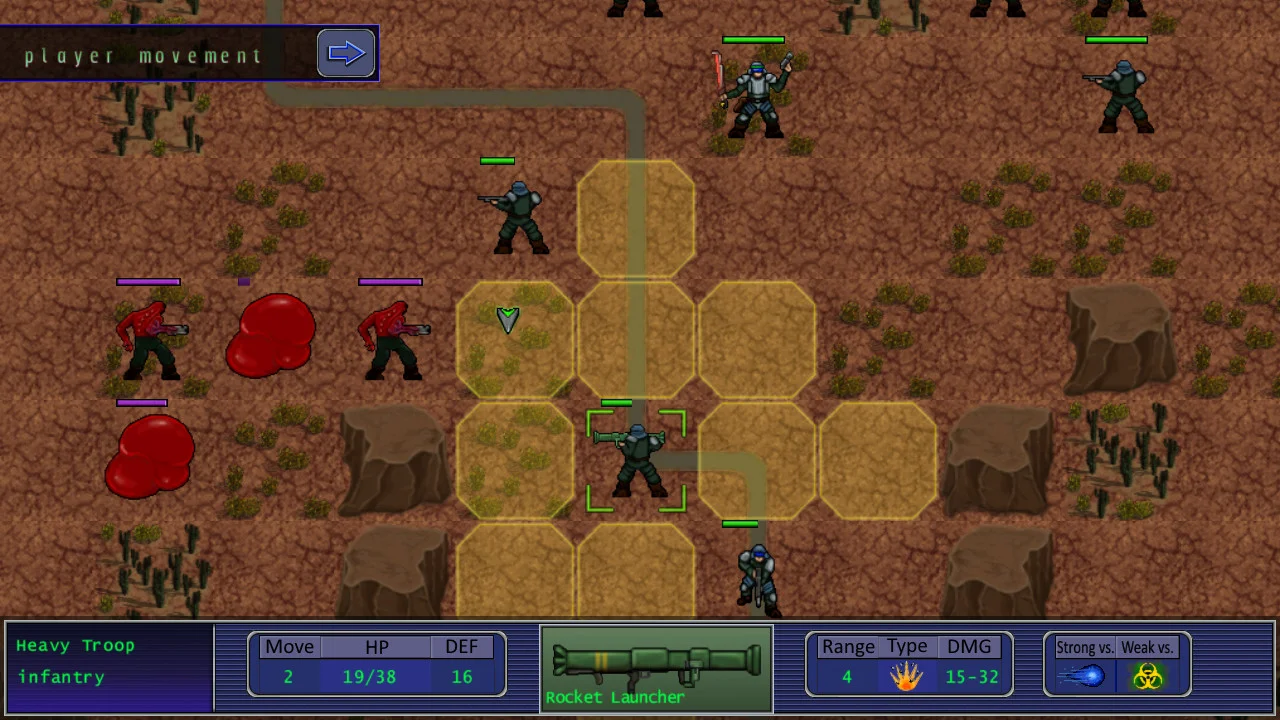
Task: Click the Move stat header
Action: pyautogui.click(x=289, y=646)
